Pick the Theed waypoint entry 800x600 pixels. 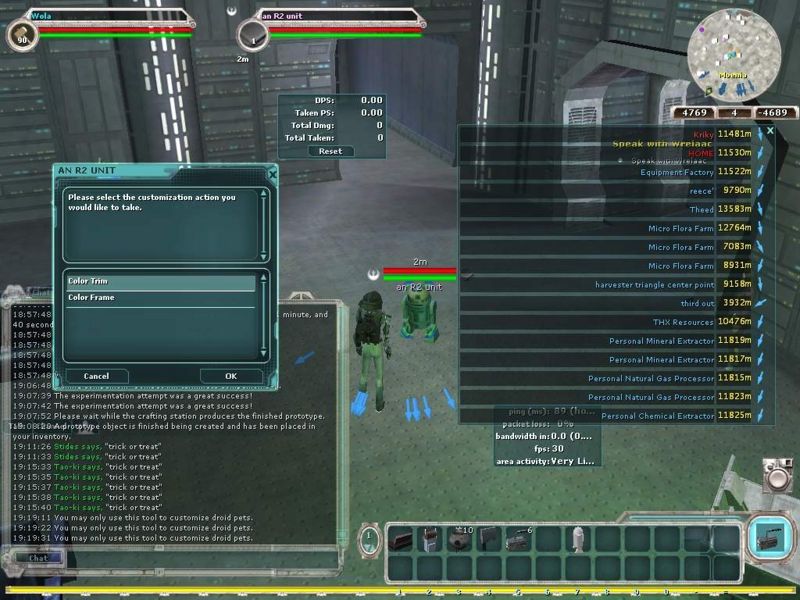[701, 210]
